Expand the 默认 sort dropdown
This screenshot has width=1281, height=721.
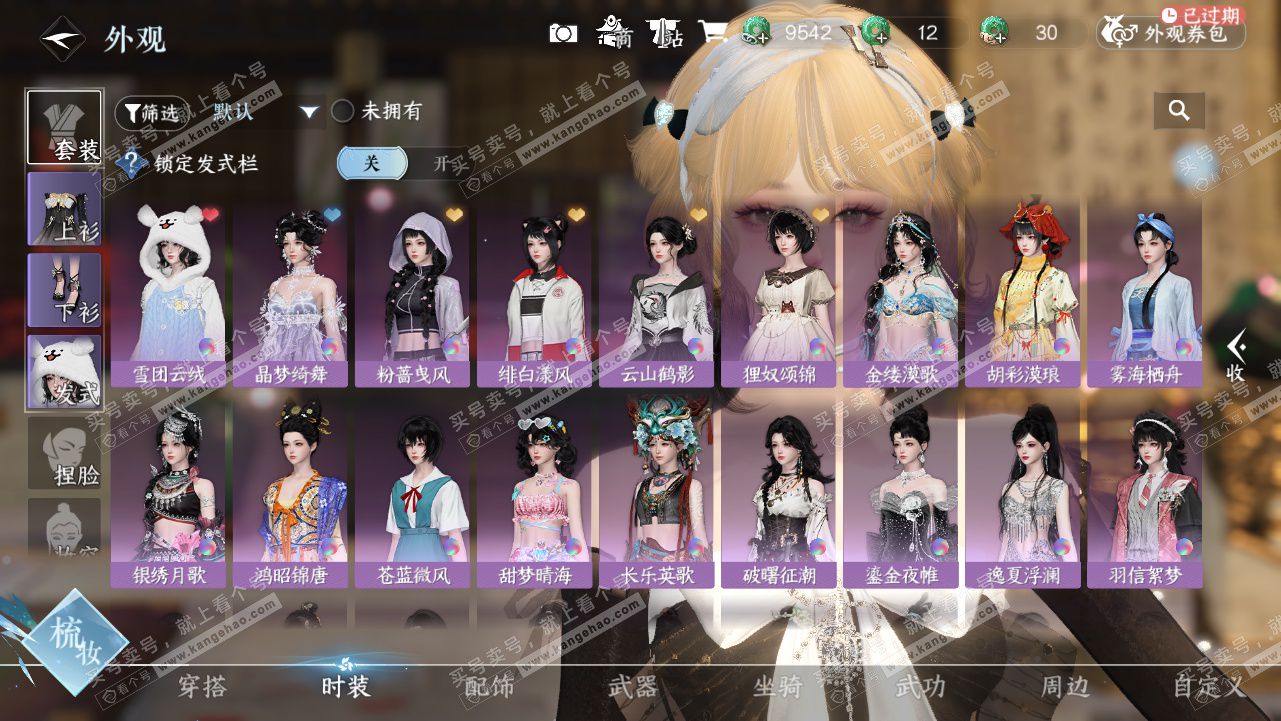(310, 112)
